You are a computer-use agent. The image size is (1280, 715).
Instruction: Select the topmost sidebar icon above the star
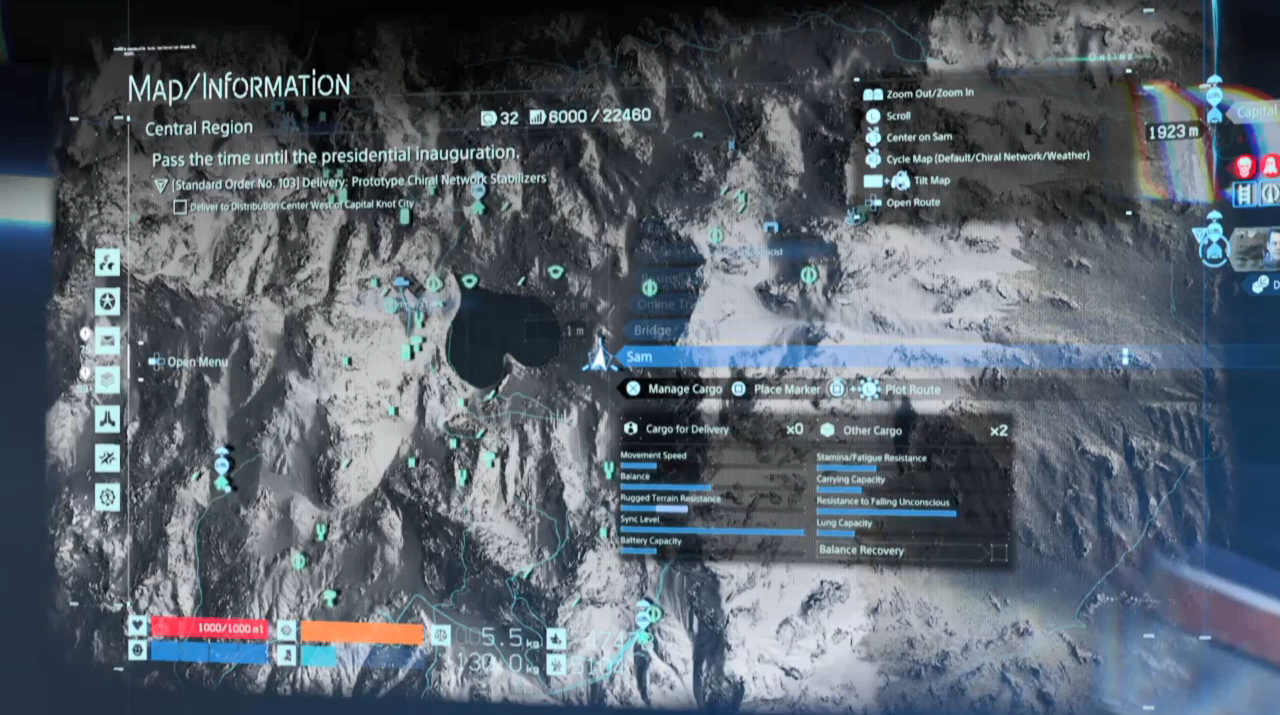point(107,263)
